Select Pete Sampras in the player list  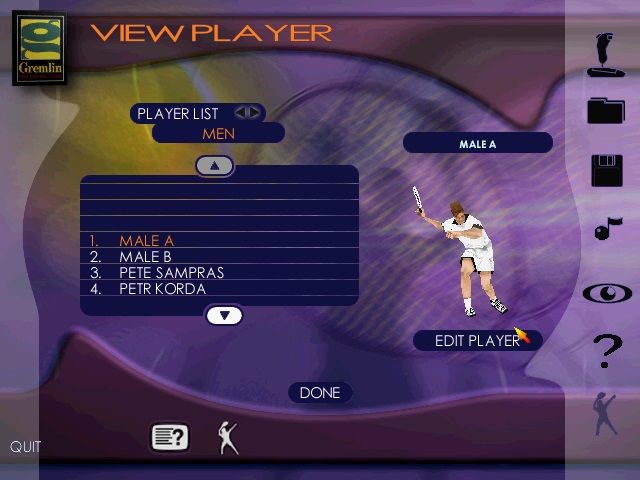171,273
